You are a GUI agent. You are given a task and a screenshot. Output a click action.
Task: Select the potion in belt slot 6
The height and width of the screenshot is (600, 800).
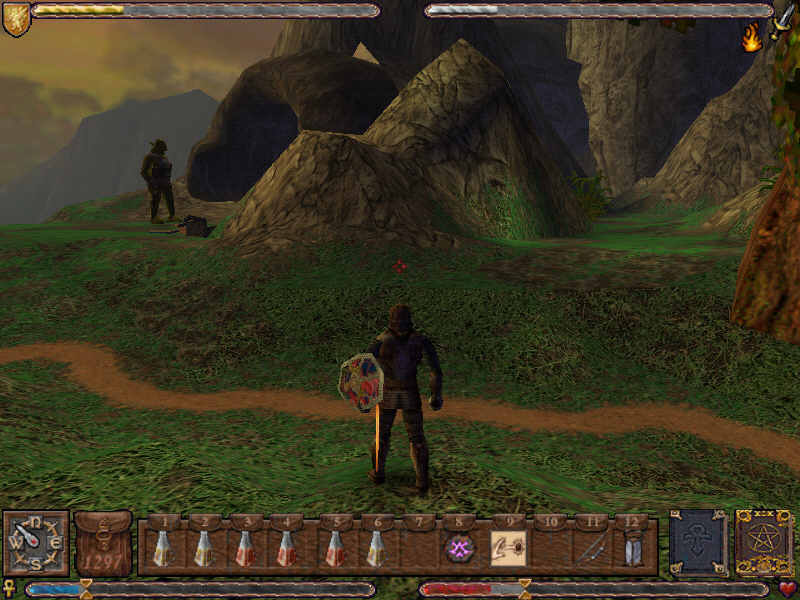point(377,548)
